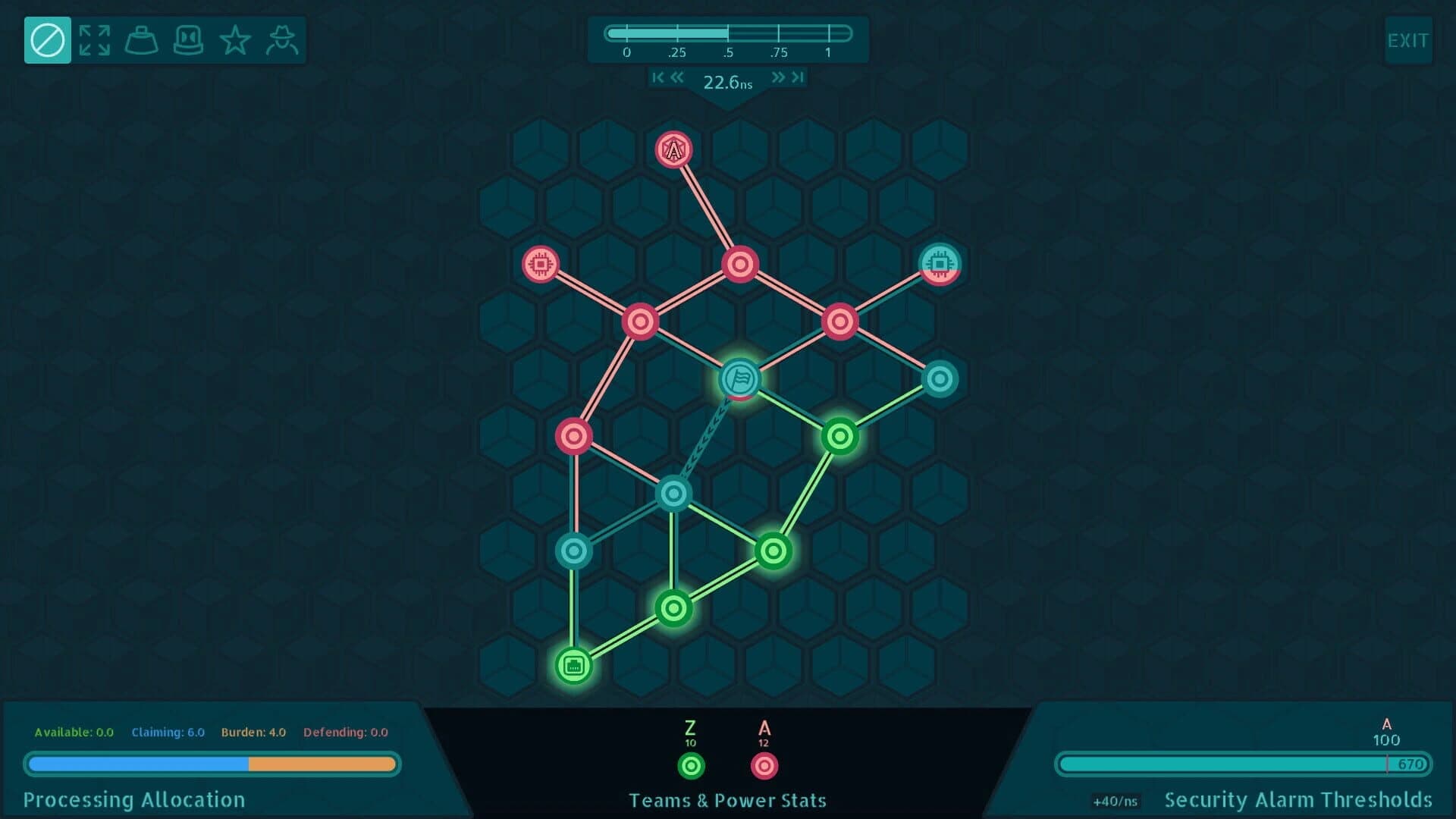
Task: Open the weight burden tool
Action: tap(141, 39)
